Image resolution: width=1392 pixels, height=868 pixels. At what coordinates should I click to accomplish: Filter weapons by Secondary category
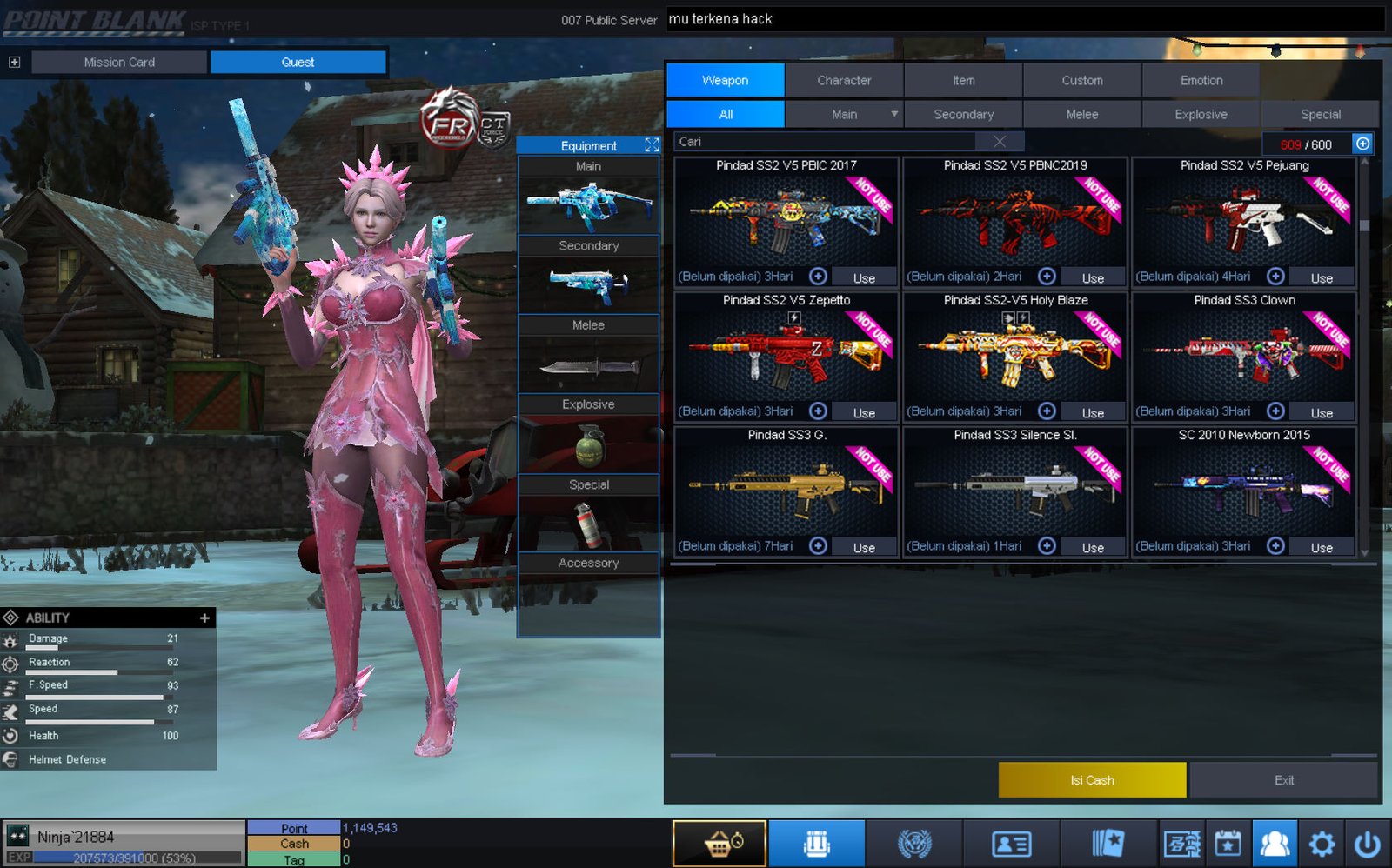[963, 114]
